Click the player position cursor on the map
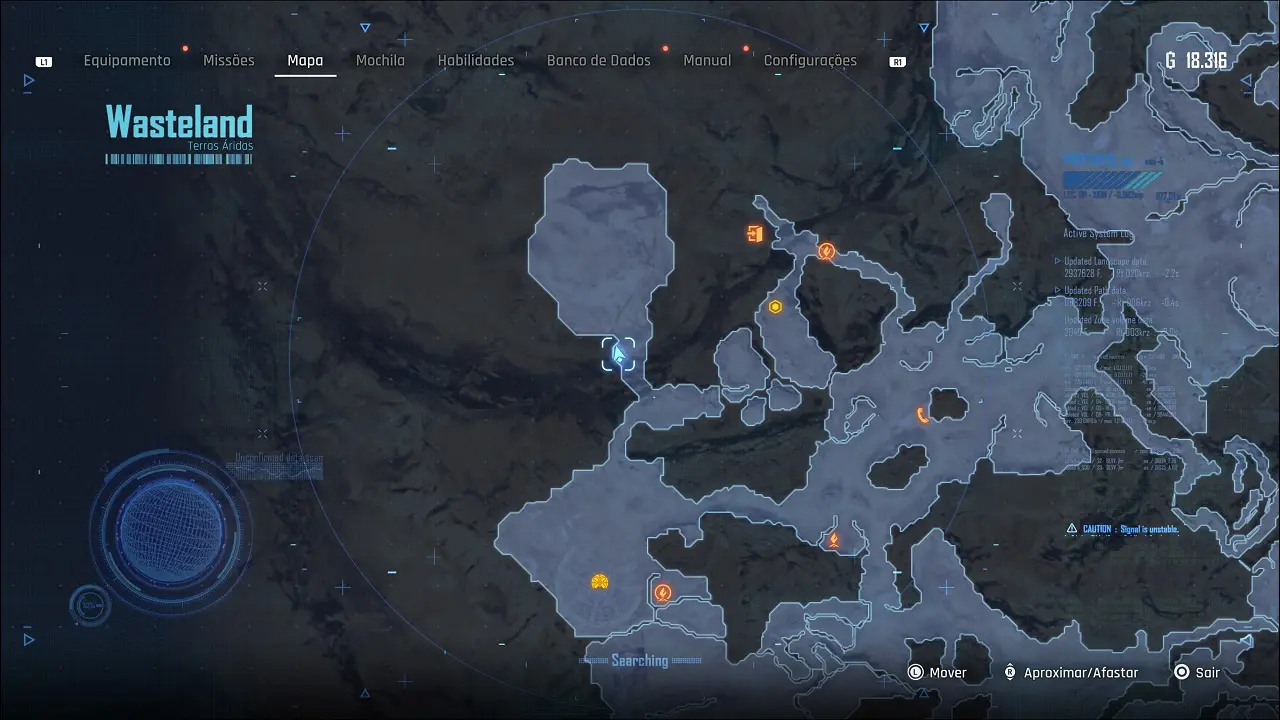Image resolution: width=1280 pixels, height=720 pixels. [x=619, y=354]
